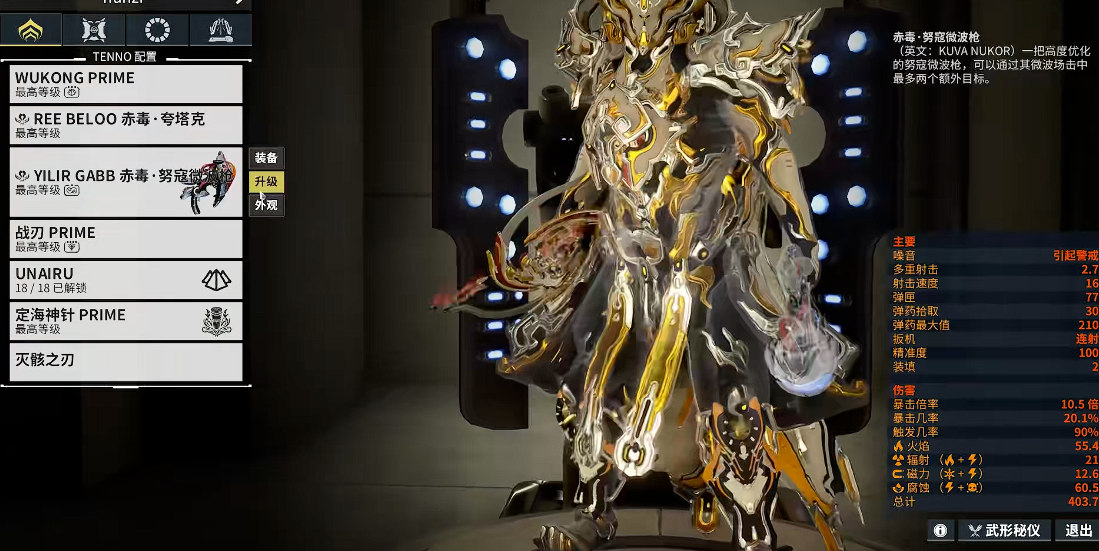Click the 装备 (Equip) button

266,158
